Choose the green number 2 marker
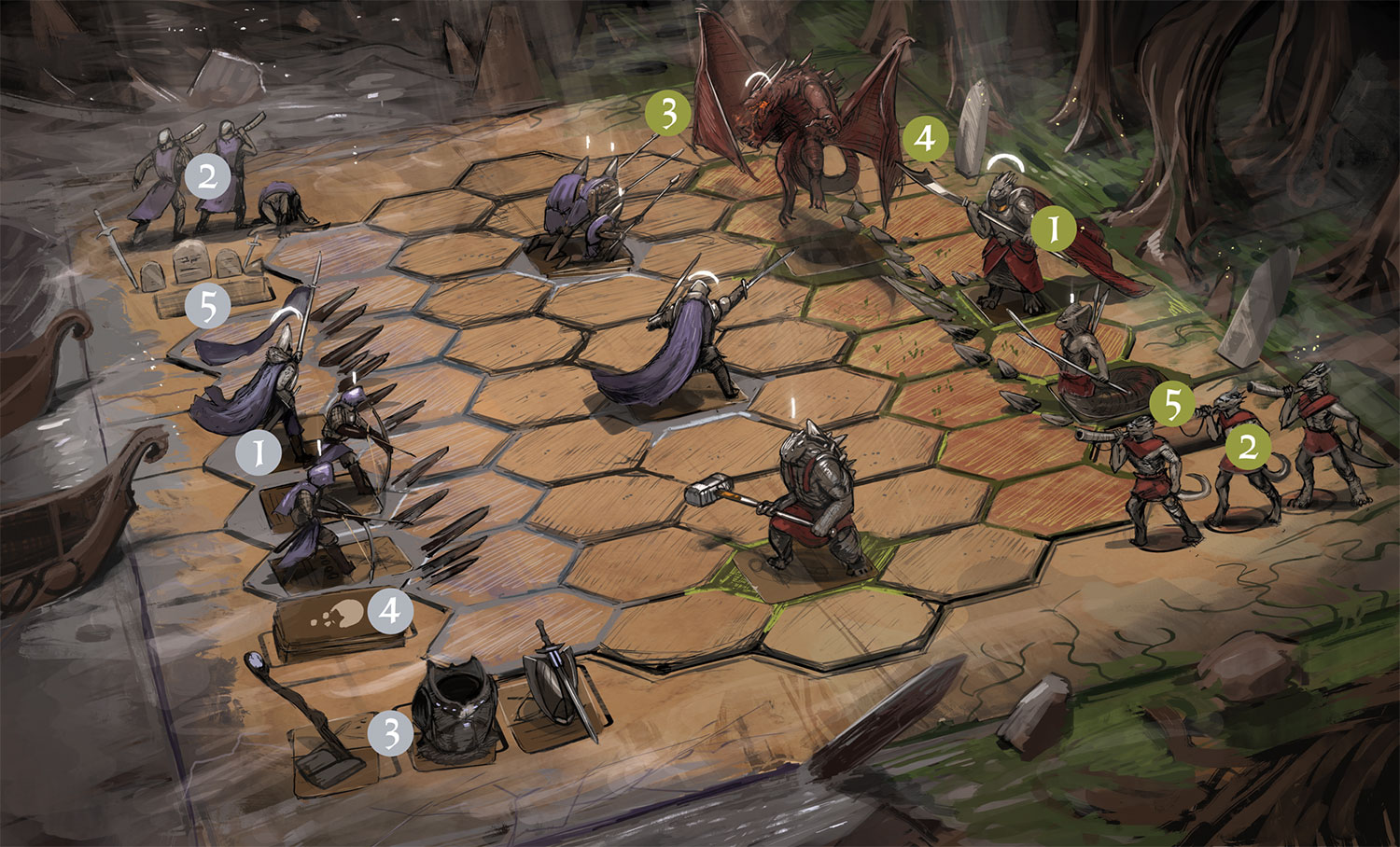1400x847 pixels. pos(1247,447)
